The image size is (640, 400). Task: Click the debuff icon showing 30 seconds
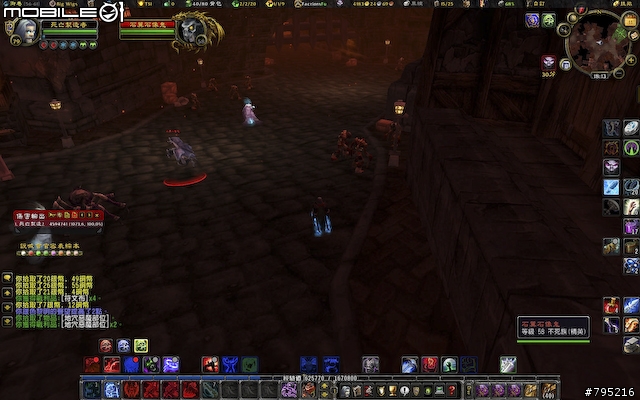click(x=548, y=61)
